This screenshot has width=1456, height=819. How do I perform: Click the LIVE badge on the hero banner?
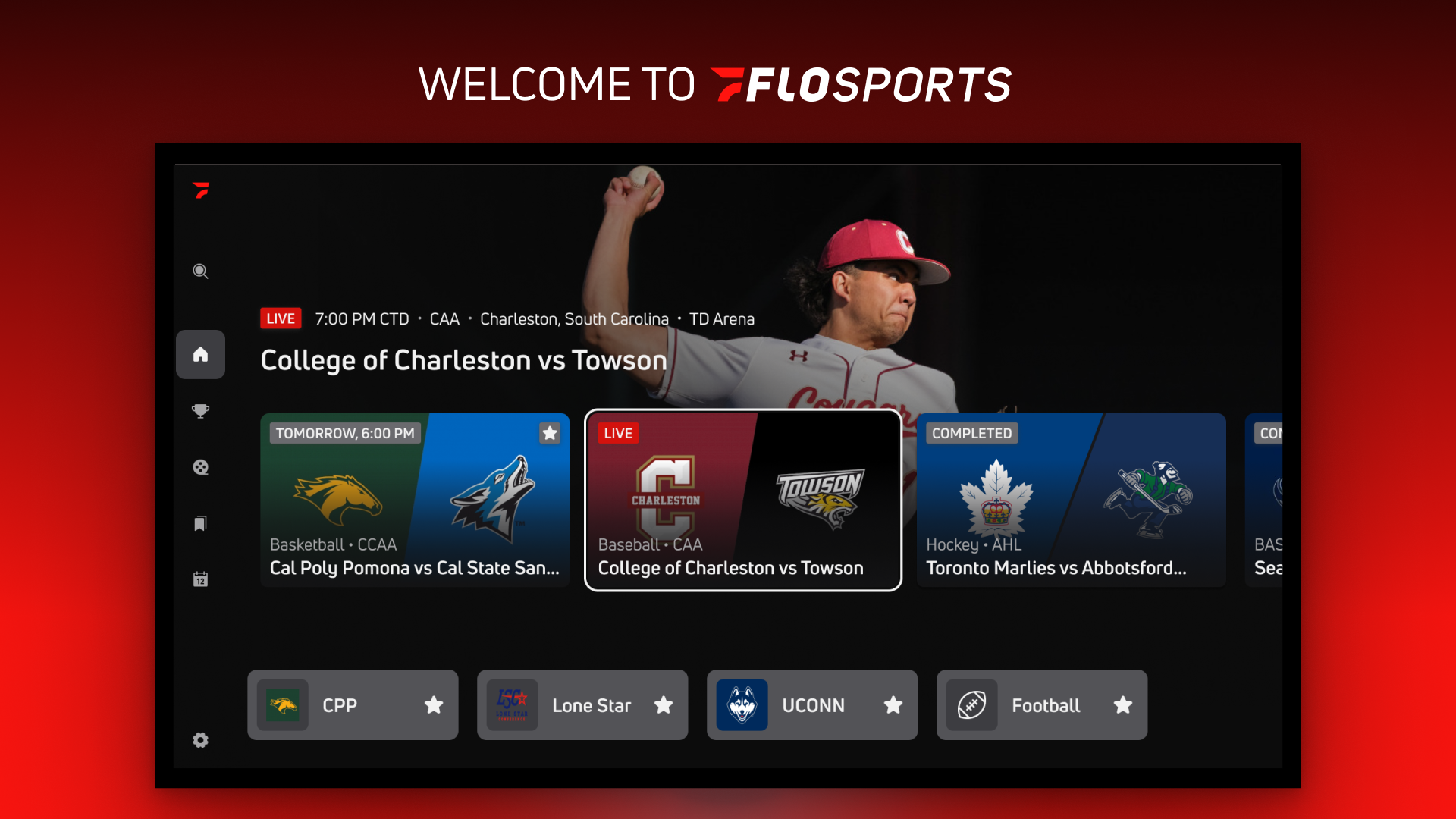[280, 318]
